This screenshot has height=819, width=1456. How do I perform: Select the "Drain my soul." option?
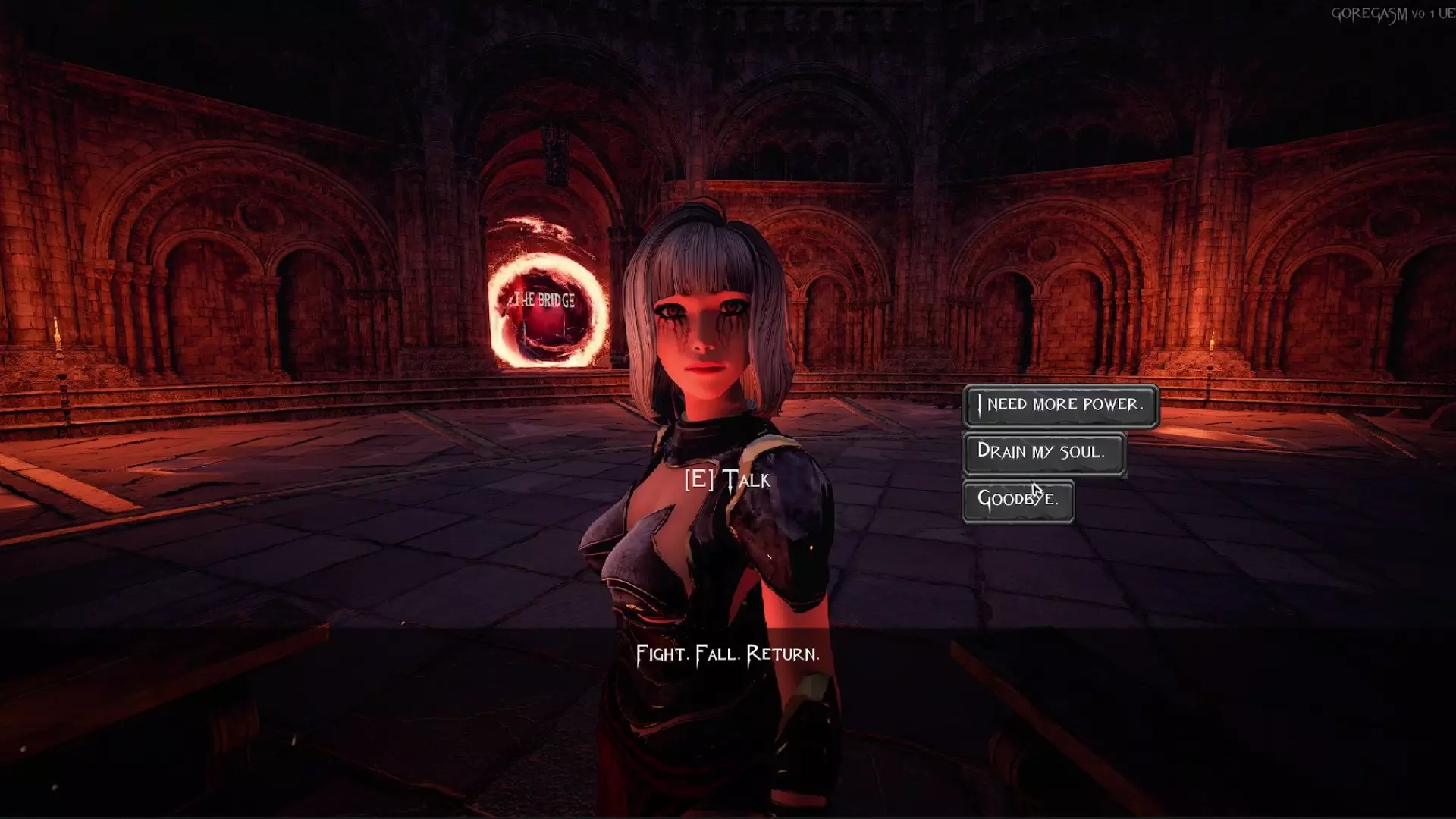click(1043, 452)
